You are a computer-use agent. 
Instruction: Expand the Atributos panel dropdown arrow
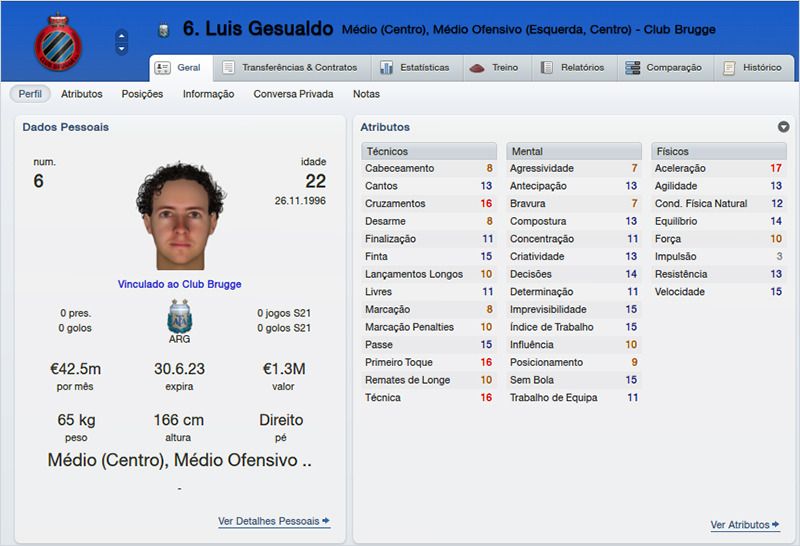(783, 127)
